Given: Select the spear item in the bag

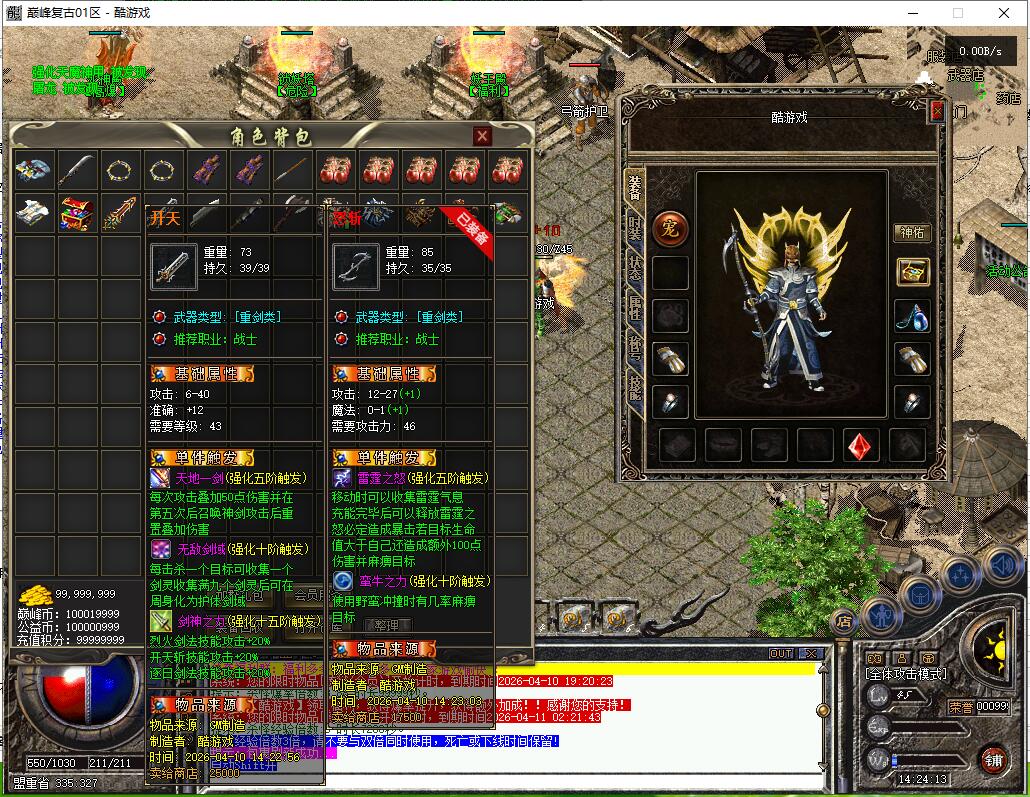Looking at the screenshot, I should [x=294, y=170].
